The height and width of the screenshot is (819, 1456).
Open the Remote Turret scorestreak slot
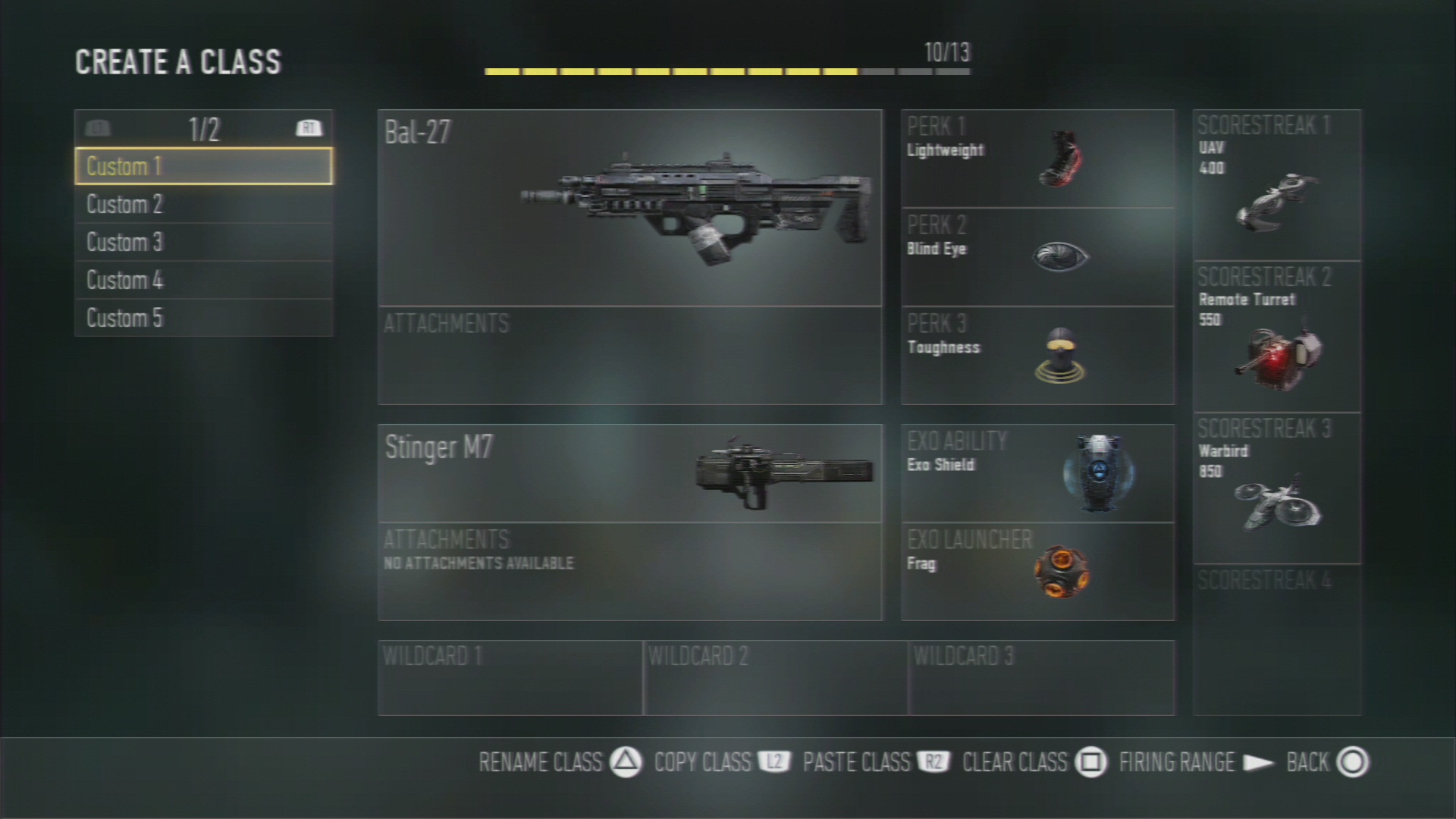click(1277, 337)
